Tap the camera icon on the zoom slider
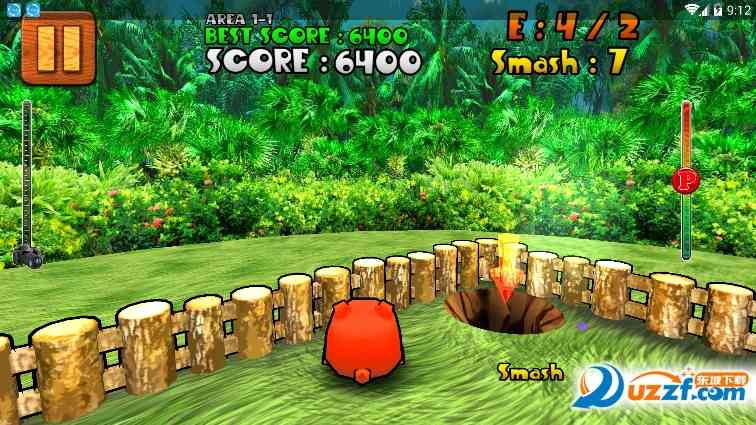756x425 pixels. (x=27, y=257)
